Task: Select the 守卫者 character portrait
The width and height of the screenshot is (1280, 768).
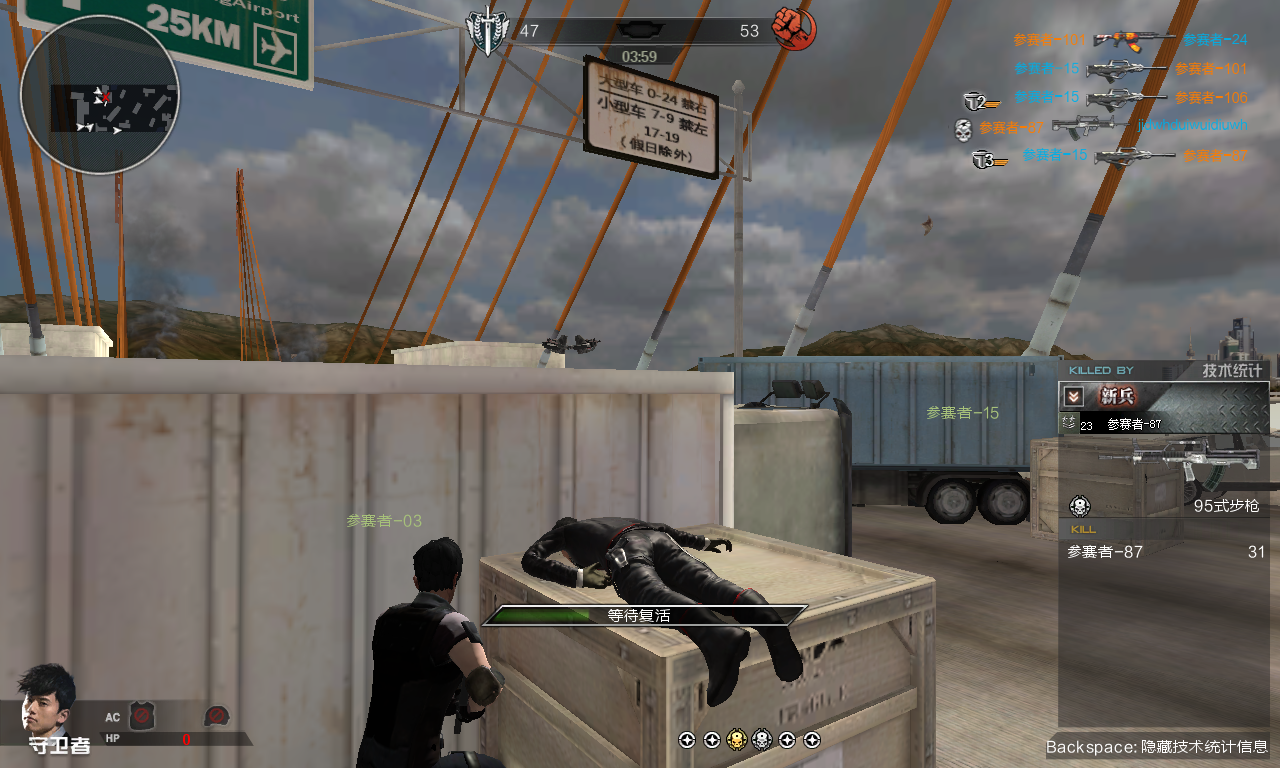Action: (46, 698)
